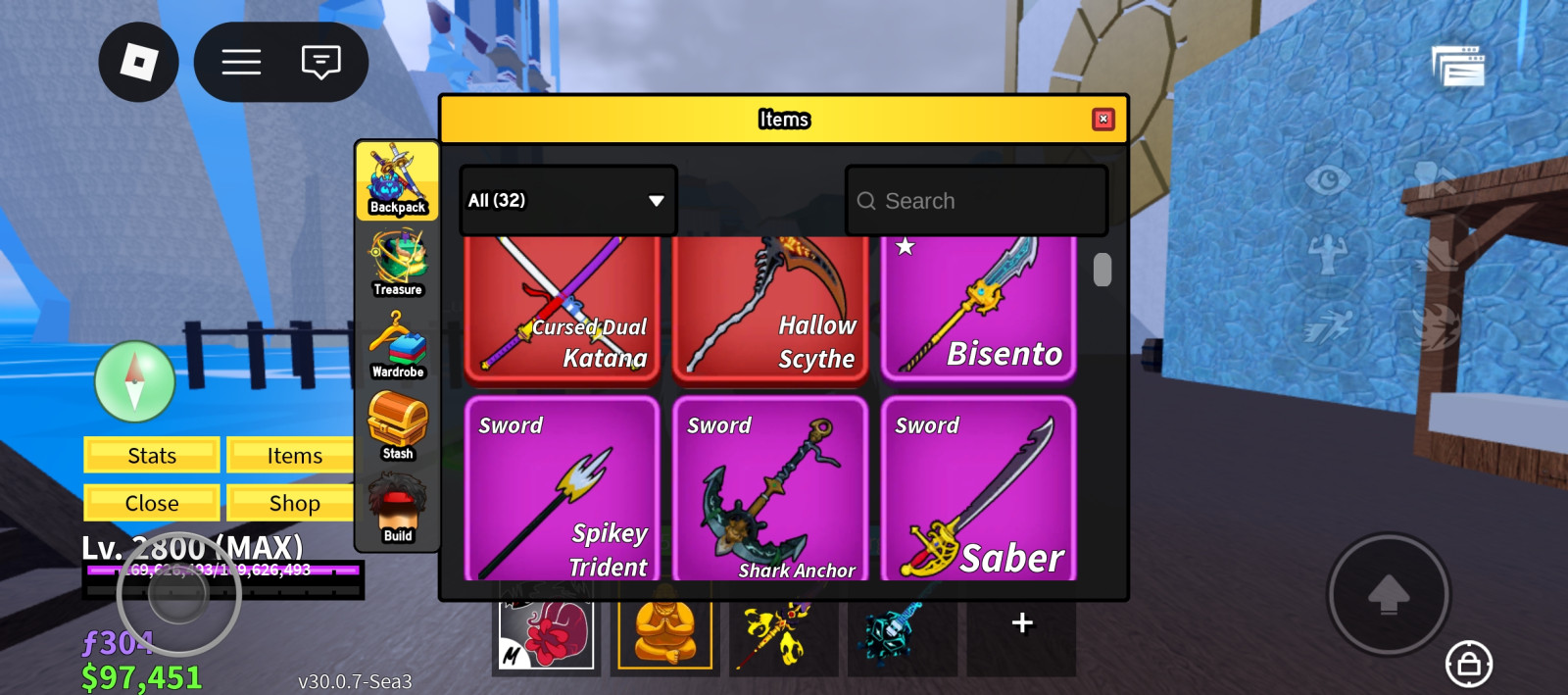Choose the Hallow Scythe item
The height and width of the screenshot is (695, 1568).
tap(770, 309)
